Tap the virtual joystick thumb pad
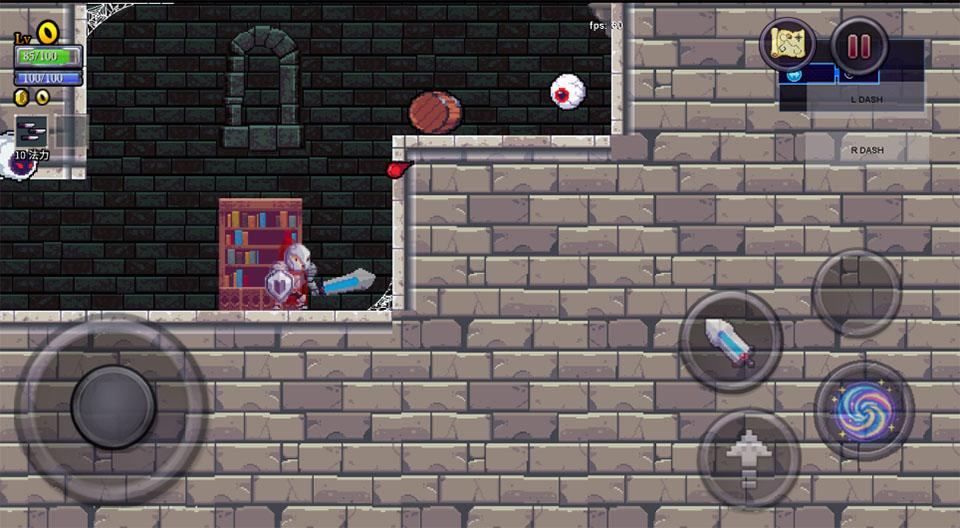Screen dimensions: 960x528 click(113, 406)
